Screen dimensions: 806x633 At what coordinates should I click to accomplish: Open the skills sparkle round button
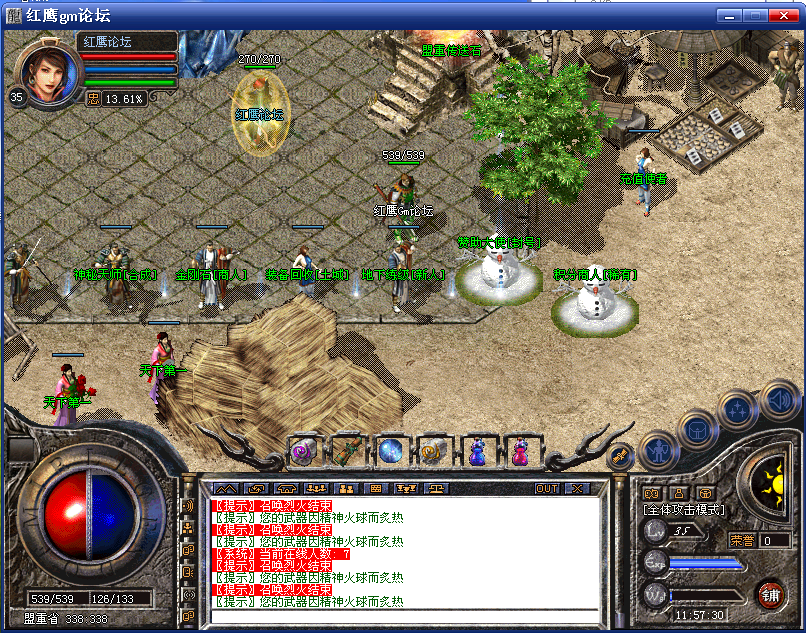point(739,409)
